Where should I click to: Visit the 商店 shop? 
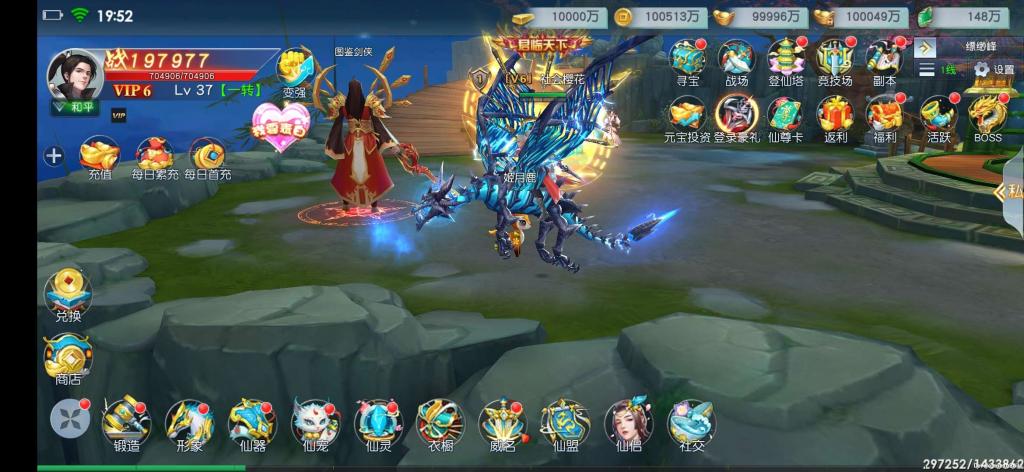tap(66, 357)
